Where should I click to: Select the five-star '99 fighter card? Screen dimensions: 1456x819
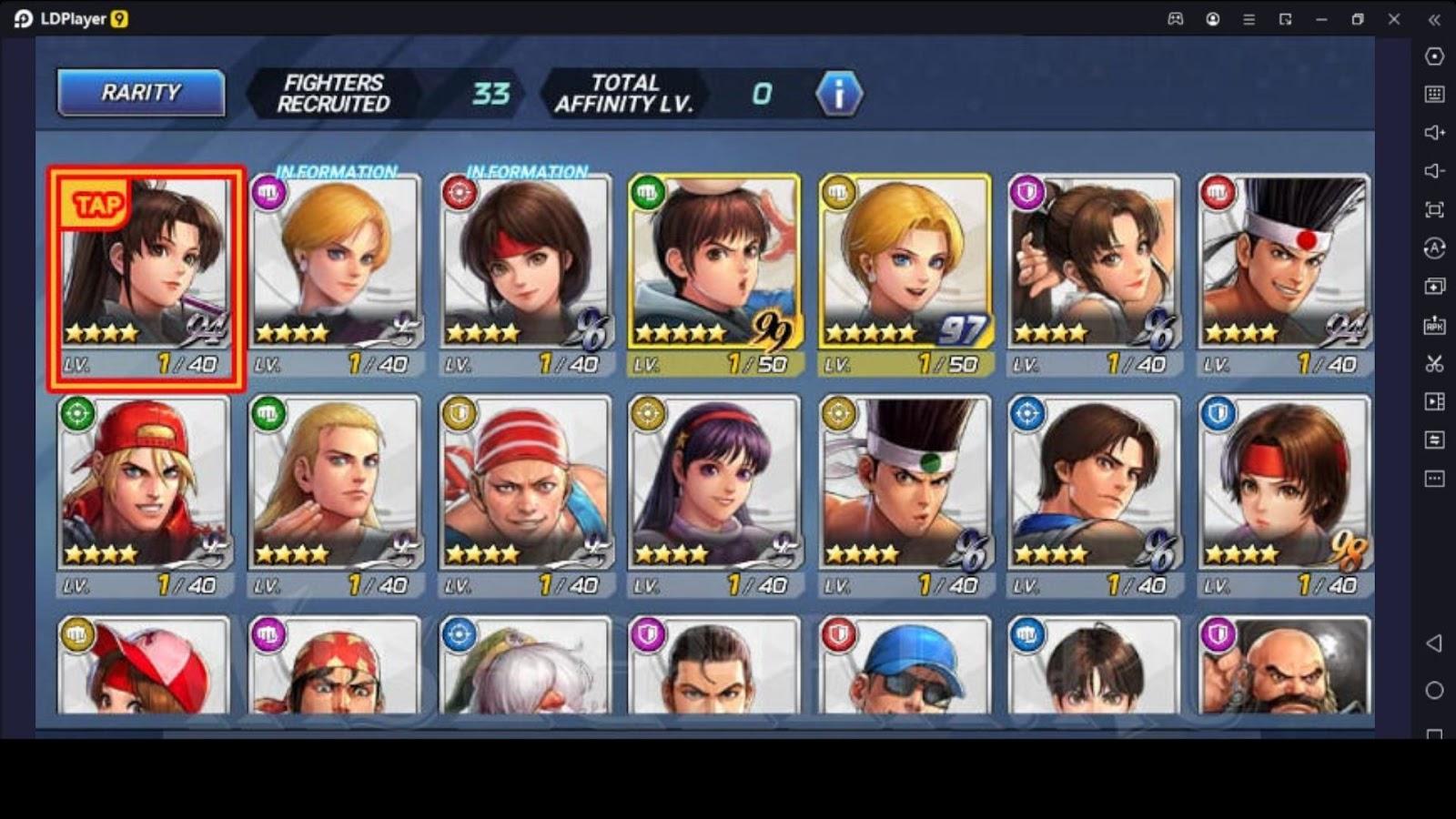pos(715,273)
